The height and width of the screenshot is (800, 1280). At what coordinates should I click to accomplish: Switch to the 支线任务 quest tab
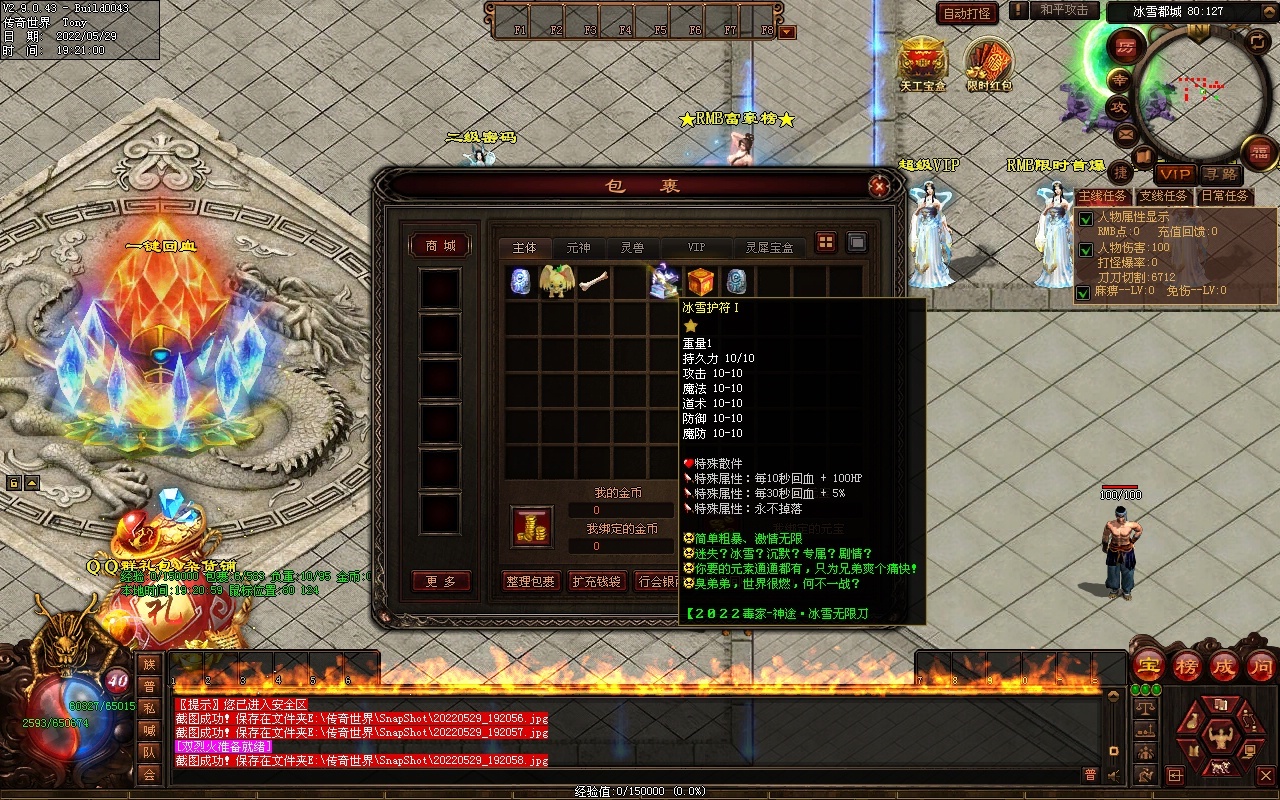pos(1164,196)
